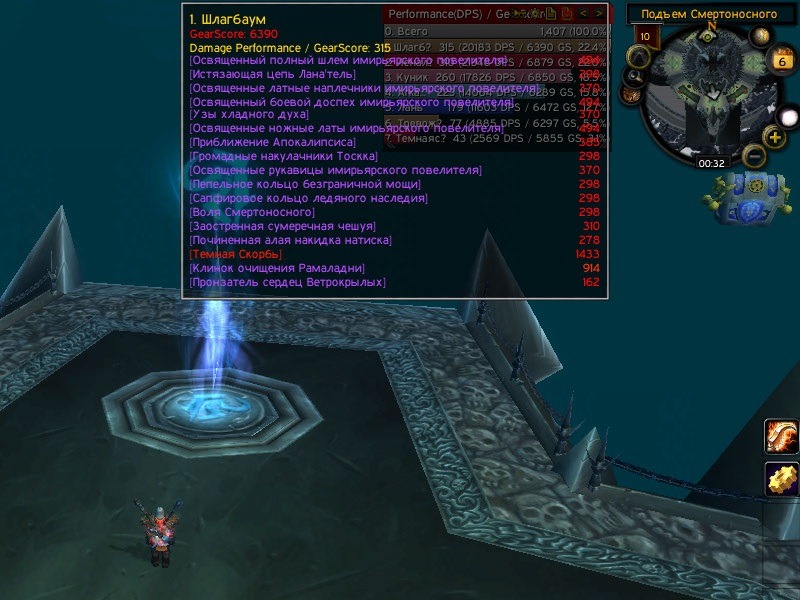This screenshot has width=800, height=600.
Task: Click the red document icon in meter header
Action: (x=566, y=14)
